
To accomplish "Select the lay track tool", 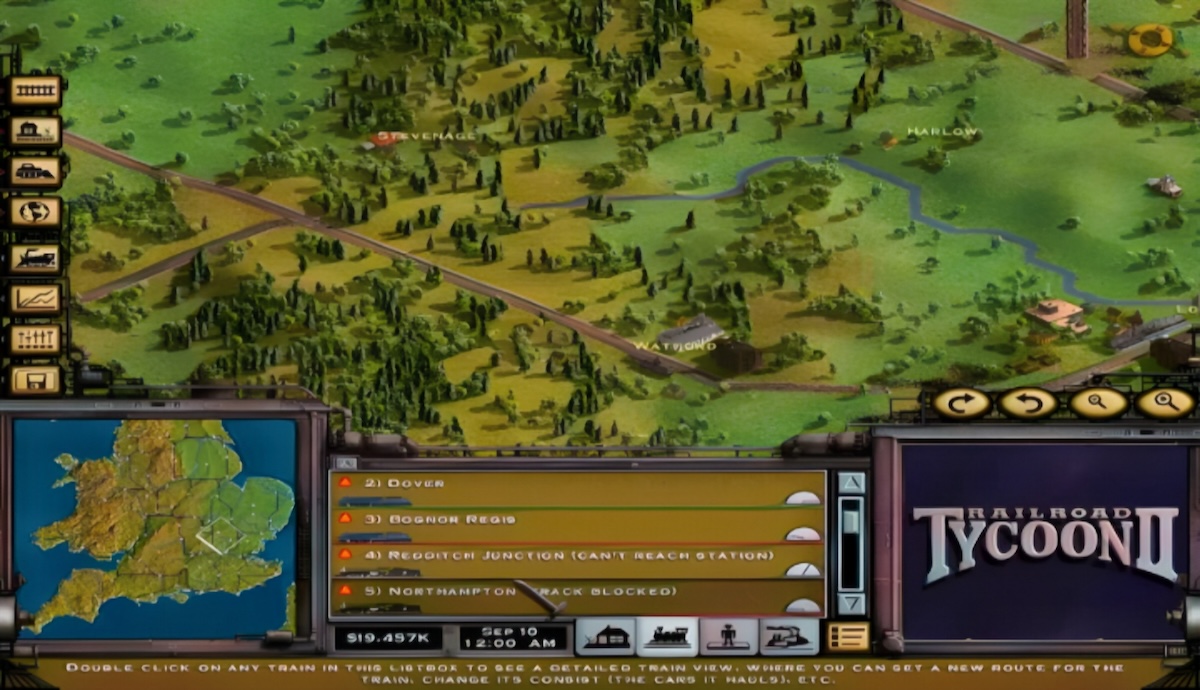I will tap(36, 91).
